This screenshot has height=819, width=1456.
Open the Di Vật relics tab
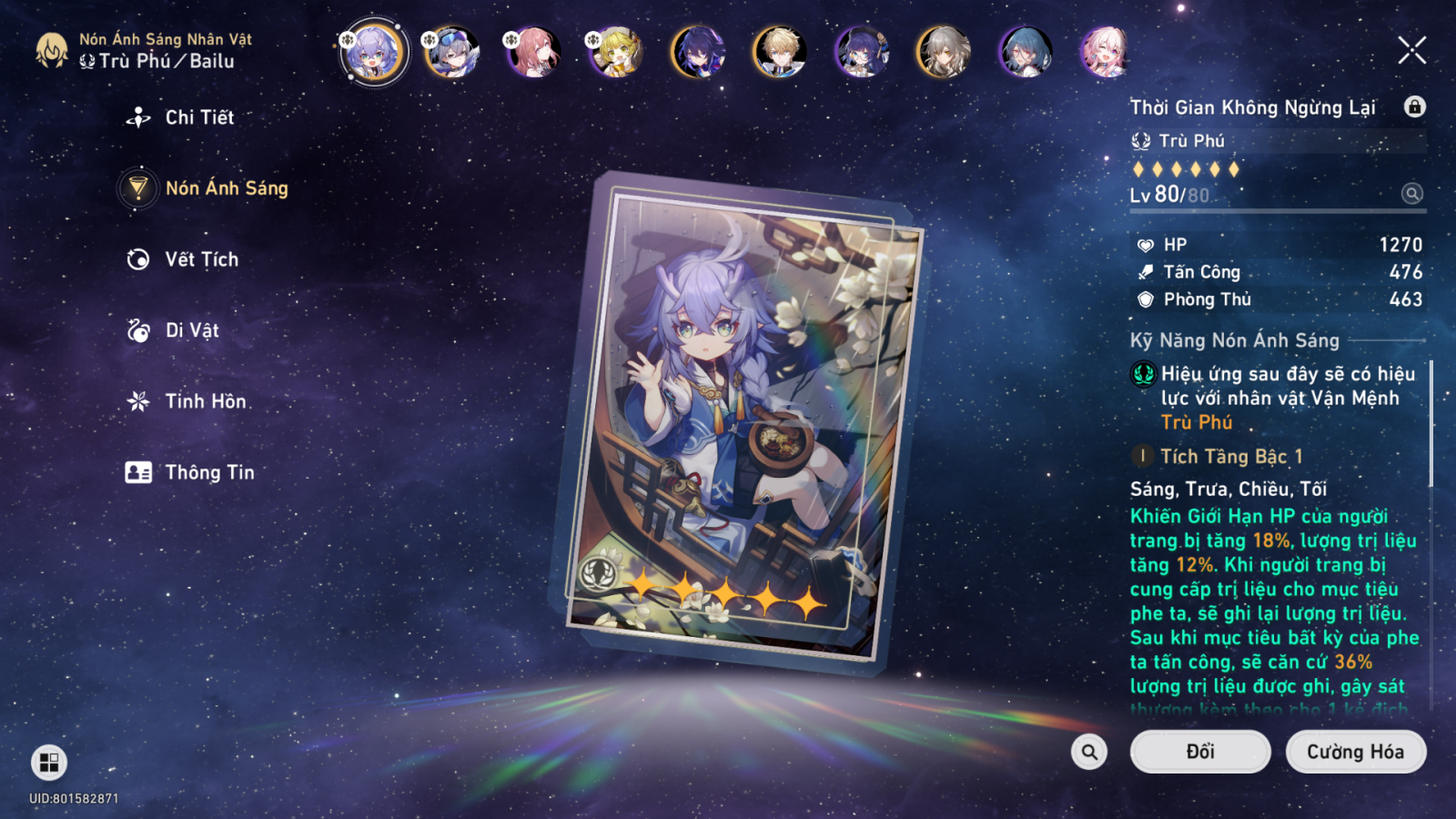click(x=191, y=330)
